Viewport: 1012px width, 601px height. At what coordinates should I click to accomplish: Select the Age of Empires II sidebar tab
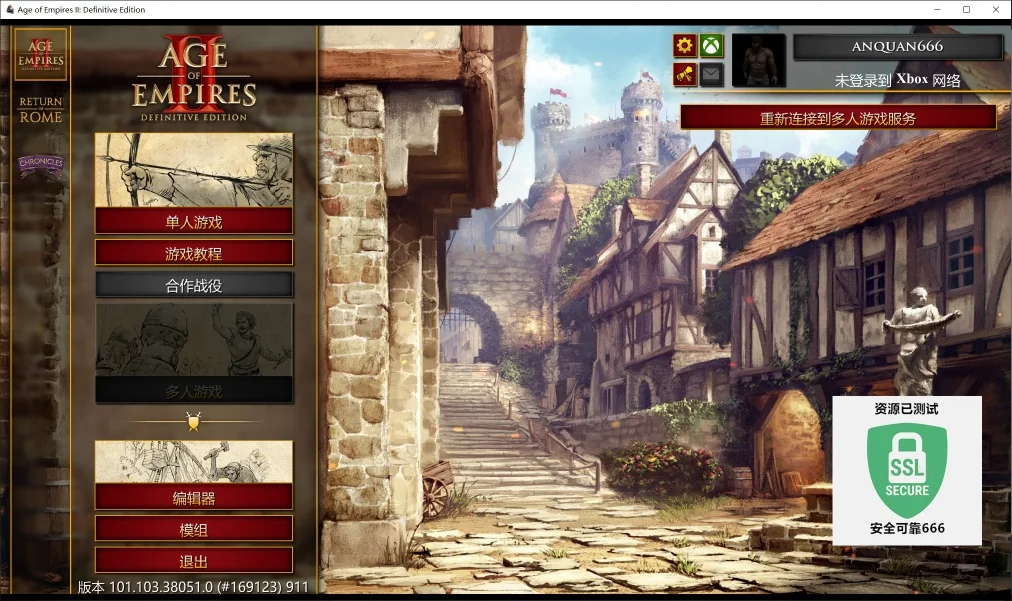[x=41, y=54]
